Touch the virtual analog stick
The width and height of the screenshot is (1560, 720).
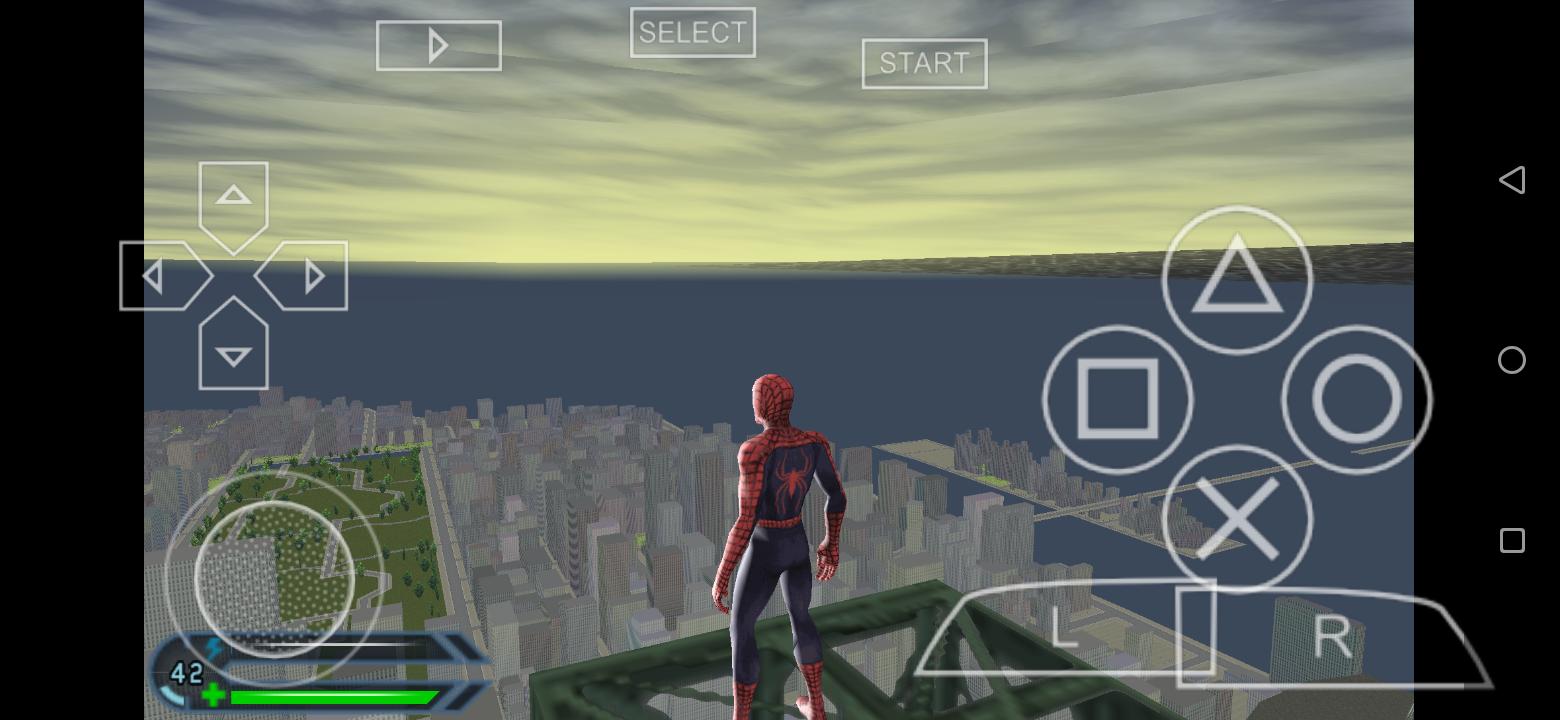273,578
